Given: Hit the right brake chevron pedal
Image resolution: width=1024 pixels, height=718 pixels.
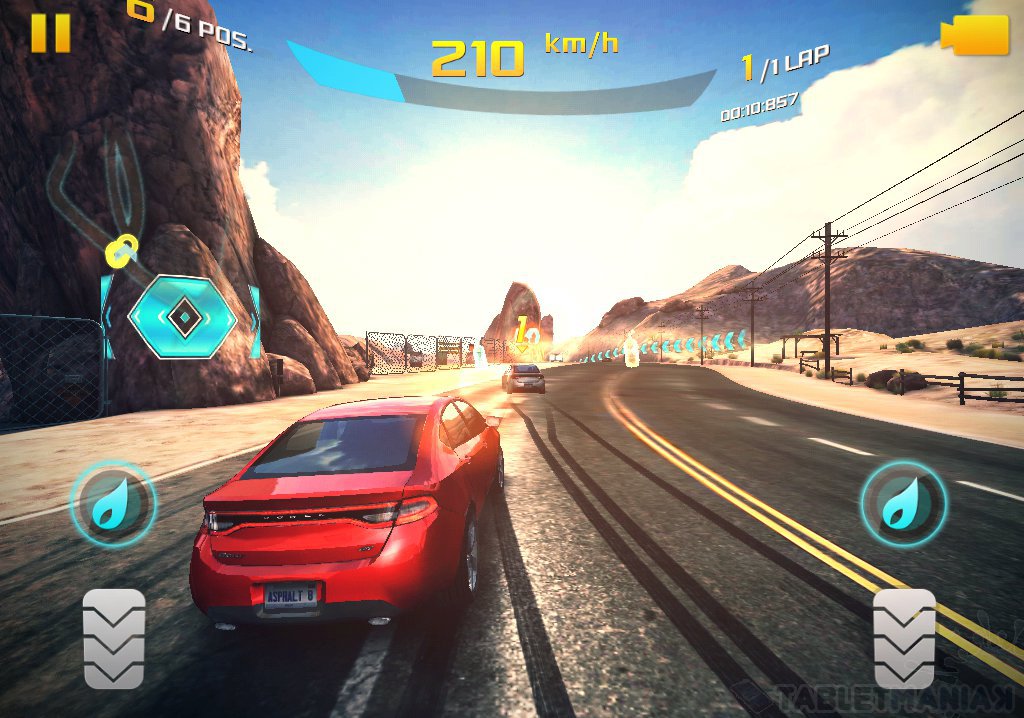Looking at the screenshot, I should [x=904, y=638].
